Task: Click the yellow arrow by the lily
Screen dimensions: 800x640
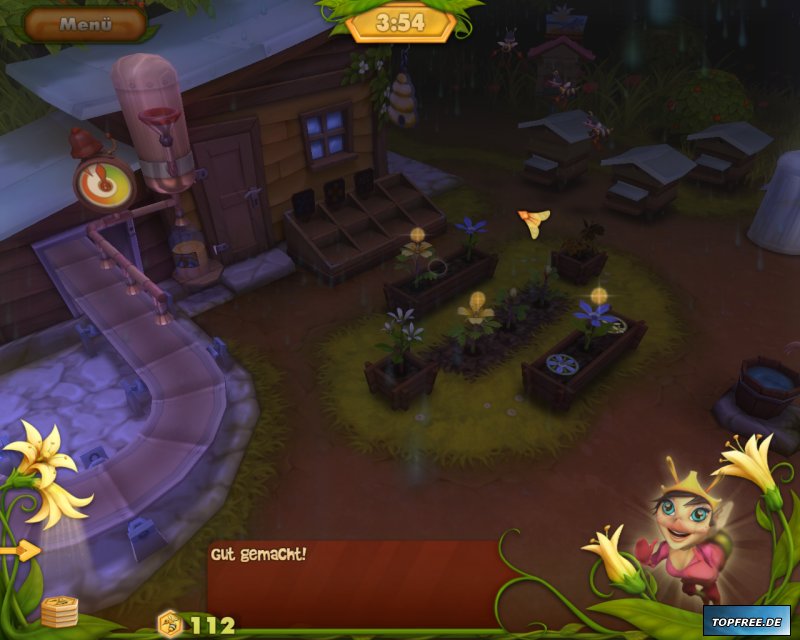Action: pos(20,550)
